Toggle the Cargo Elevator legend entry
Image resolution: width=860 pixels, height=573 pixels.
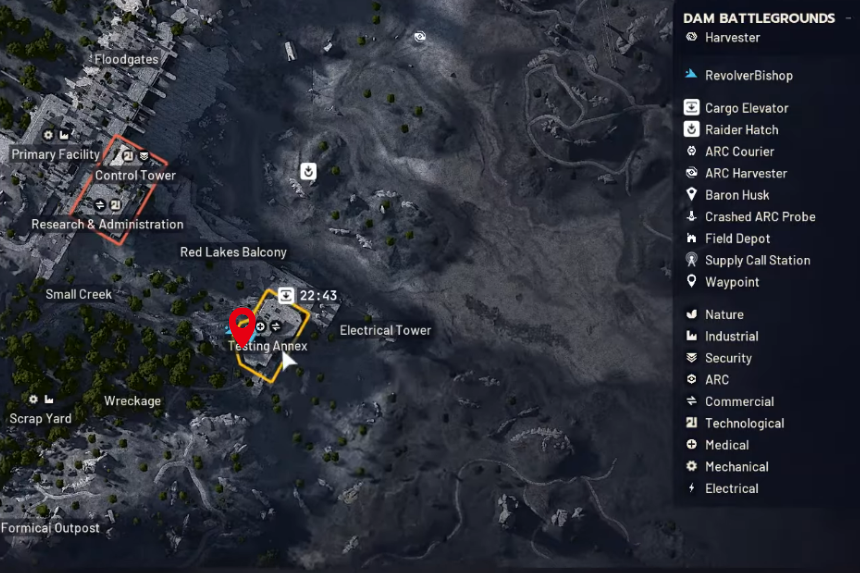click(x=746, y=108)
